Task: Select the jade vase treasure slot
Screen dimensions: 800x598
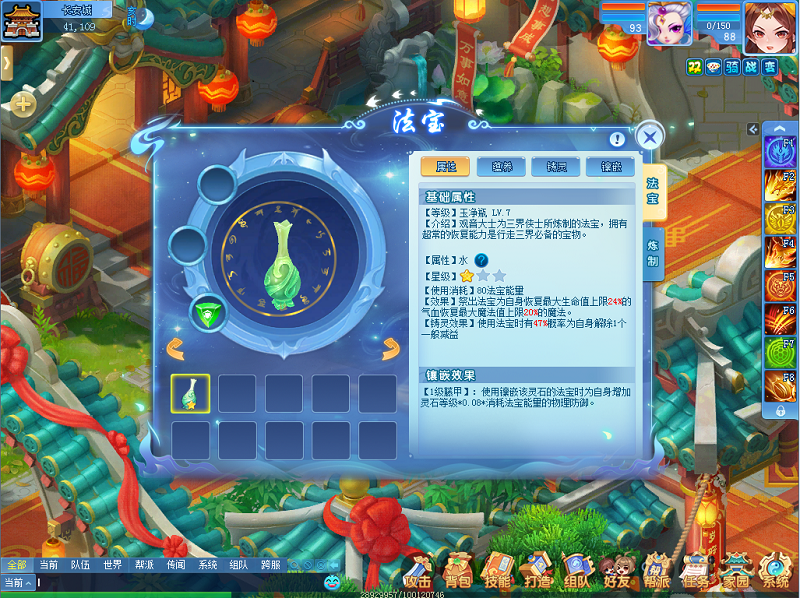Action: coord(190,393)
